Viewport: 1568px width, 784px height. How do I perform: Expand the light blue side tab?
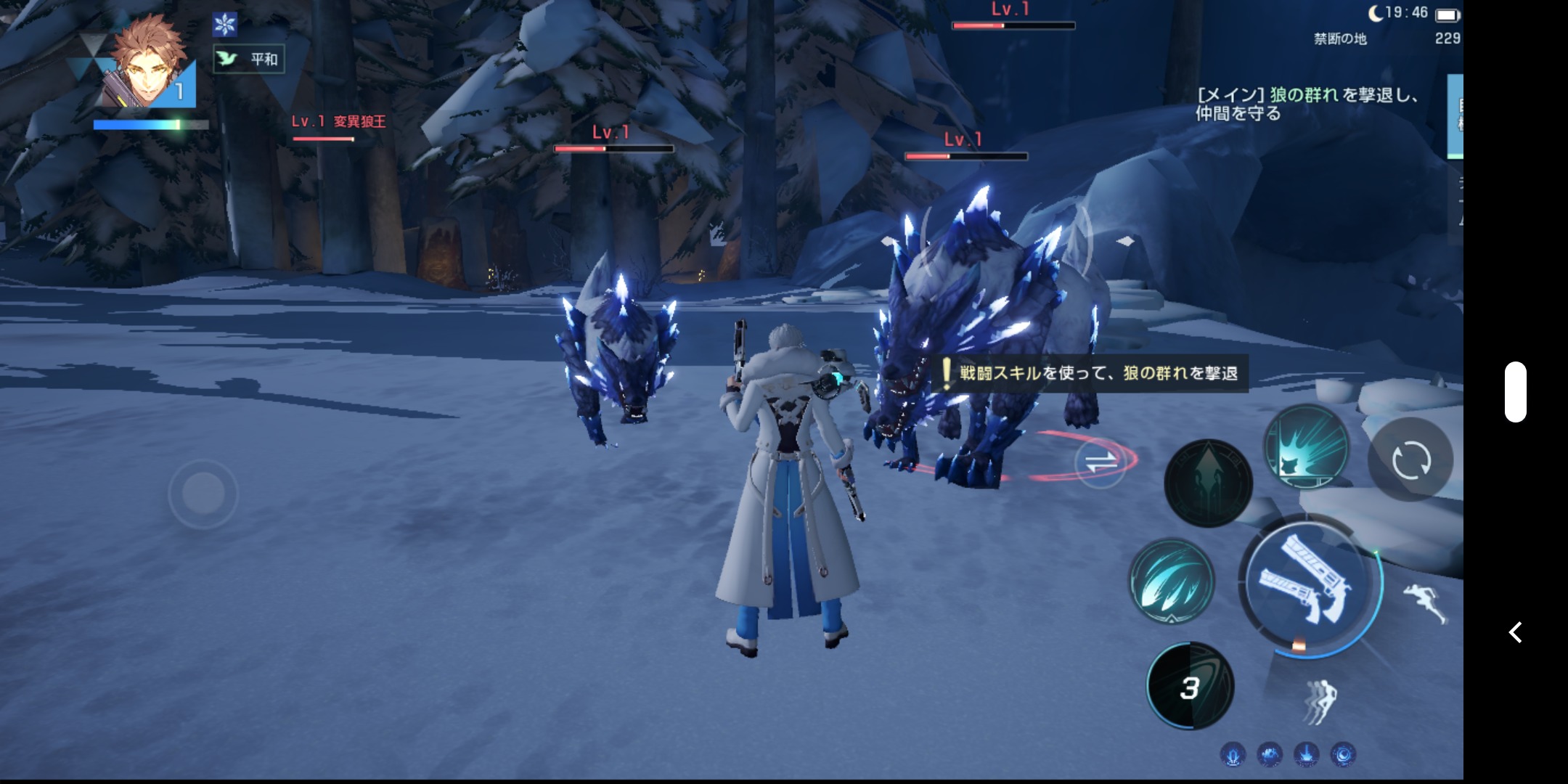(1455, 116)
